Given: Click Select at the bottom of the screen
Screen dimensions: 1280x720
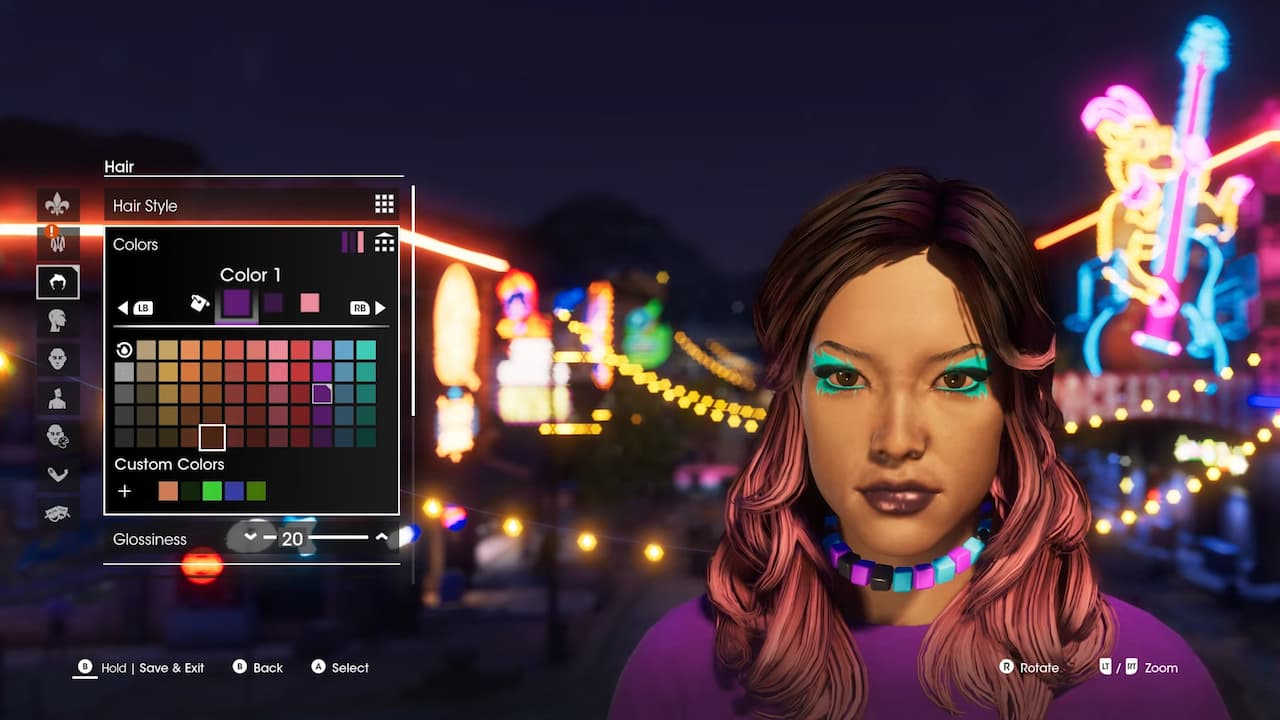Looking at the screenshot, I should click(x=339, y=667).
